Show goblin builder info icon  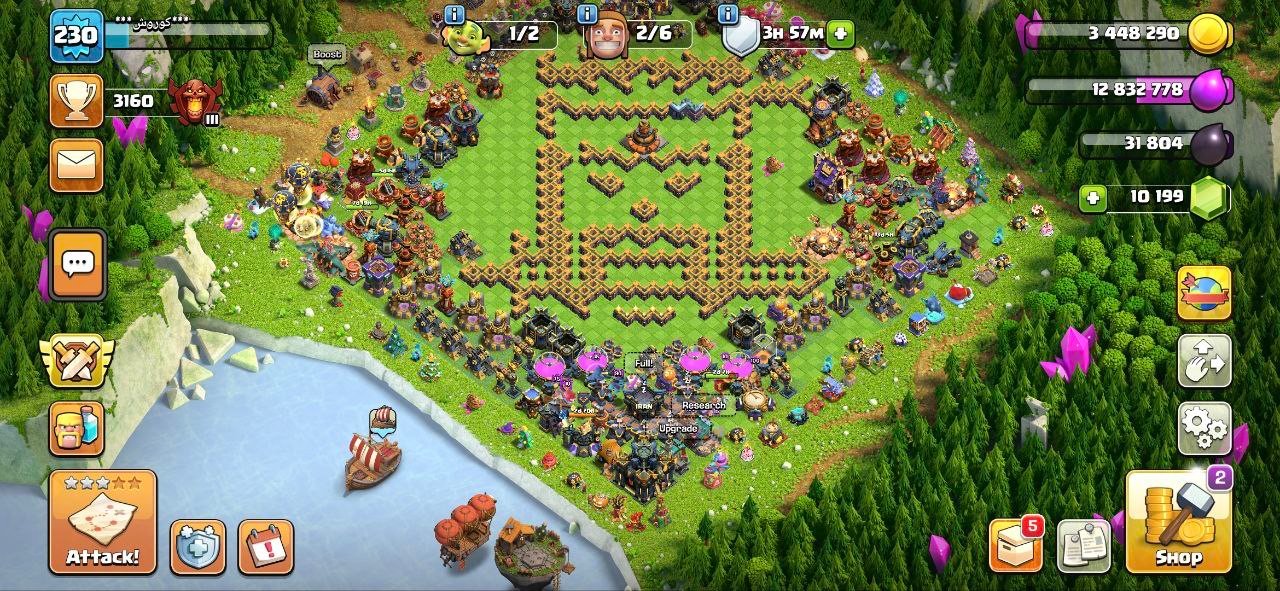click(x=454, y=14)
